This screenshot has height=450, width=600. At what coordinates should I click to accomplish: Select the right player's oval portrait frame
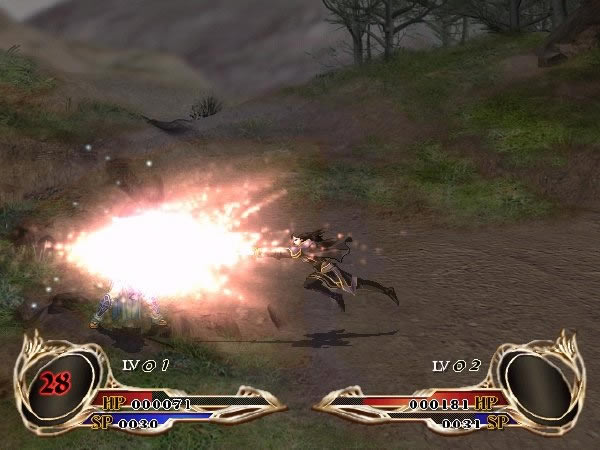540,381
